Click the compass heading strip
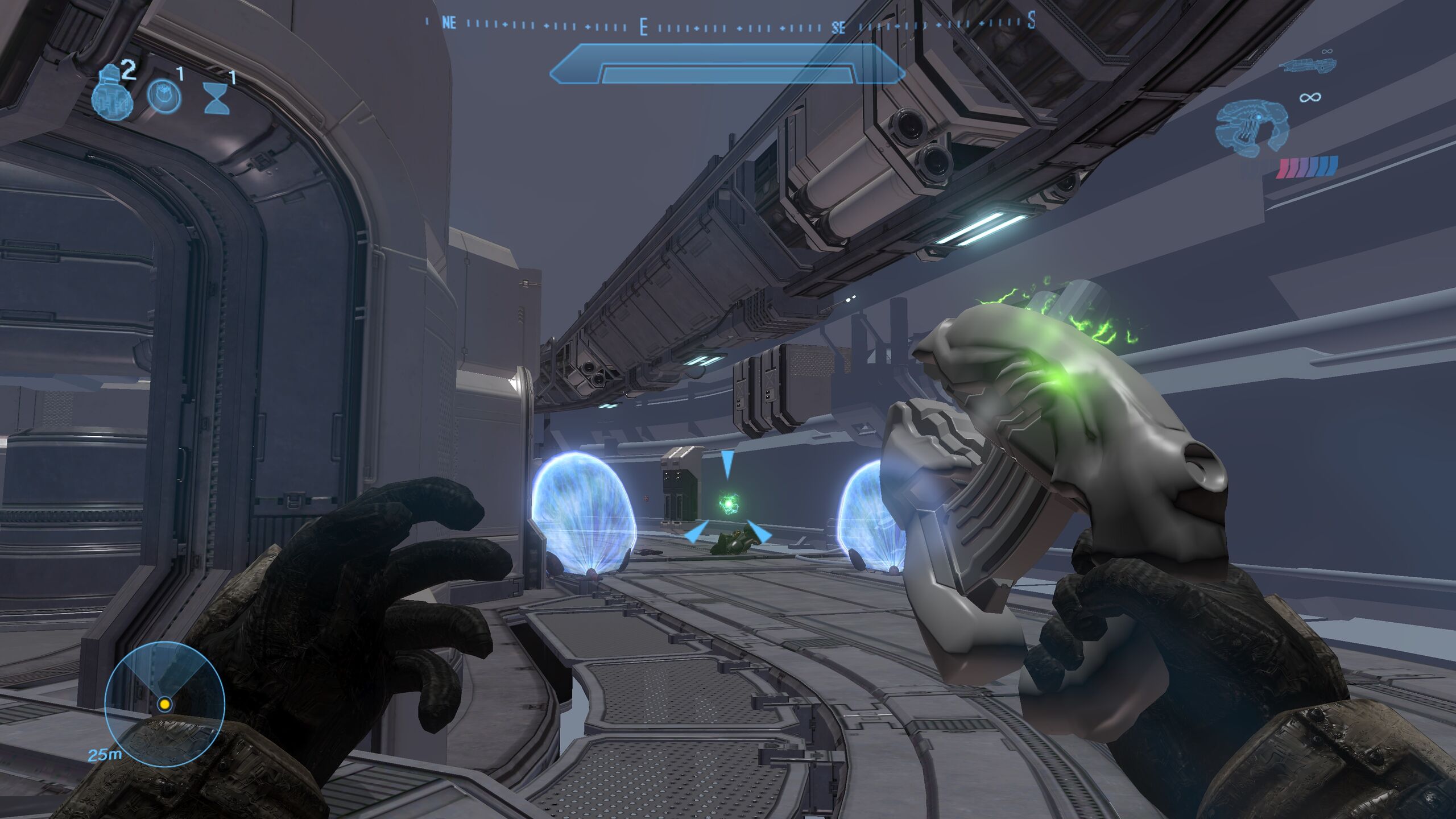This screenshot has width=1456, height=819. pos(730,24)
